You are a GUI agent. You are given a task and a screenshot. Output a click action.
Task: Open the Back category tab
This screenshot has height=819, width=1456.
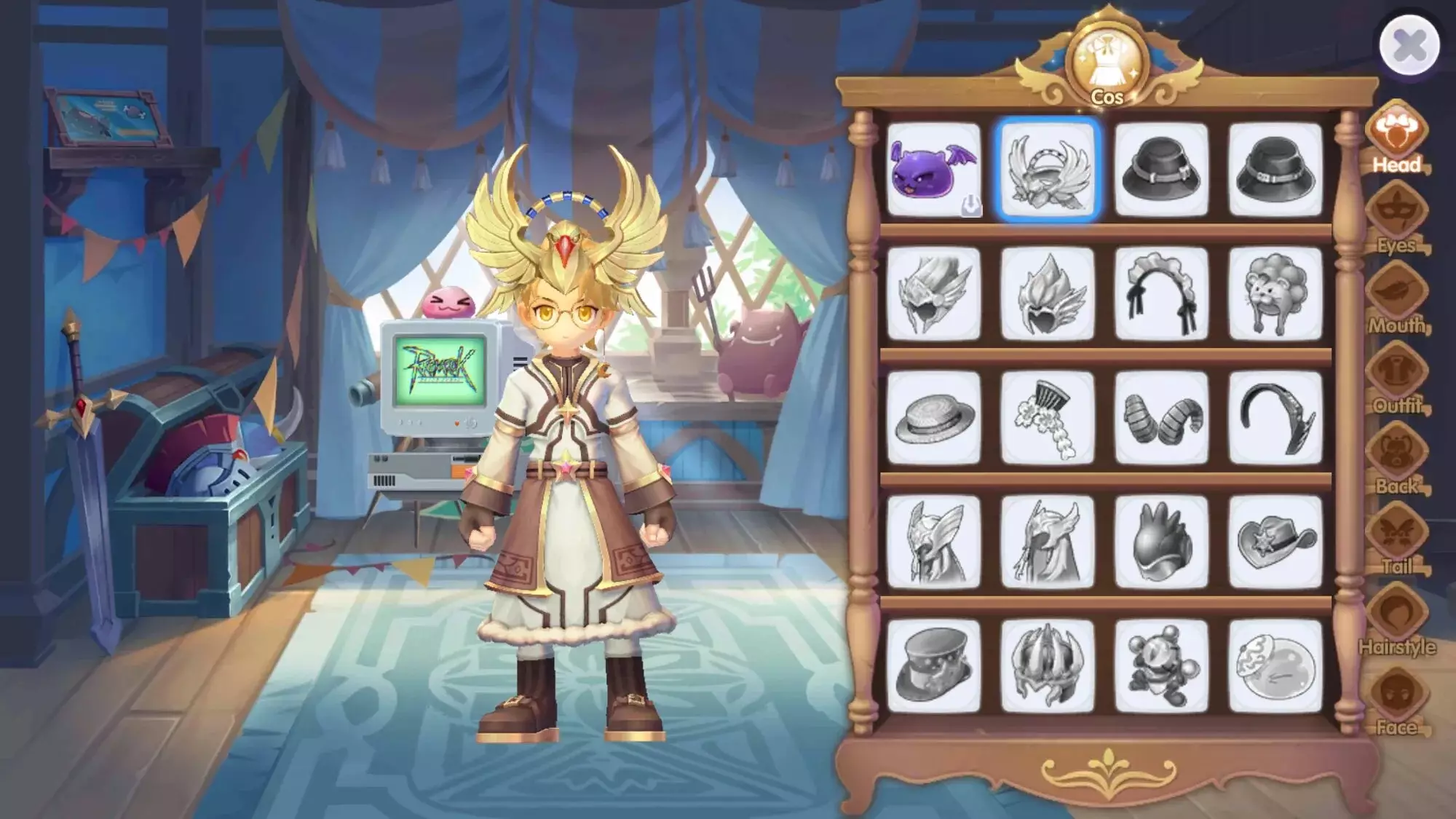coord(1396,459)
